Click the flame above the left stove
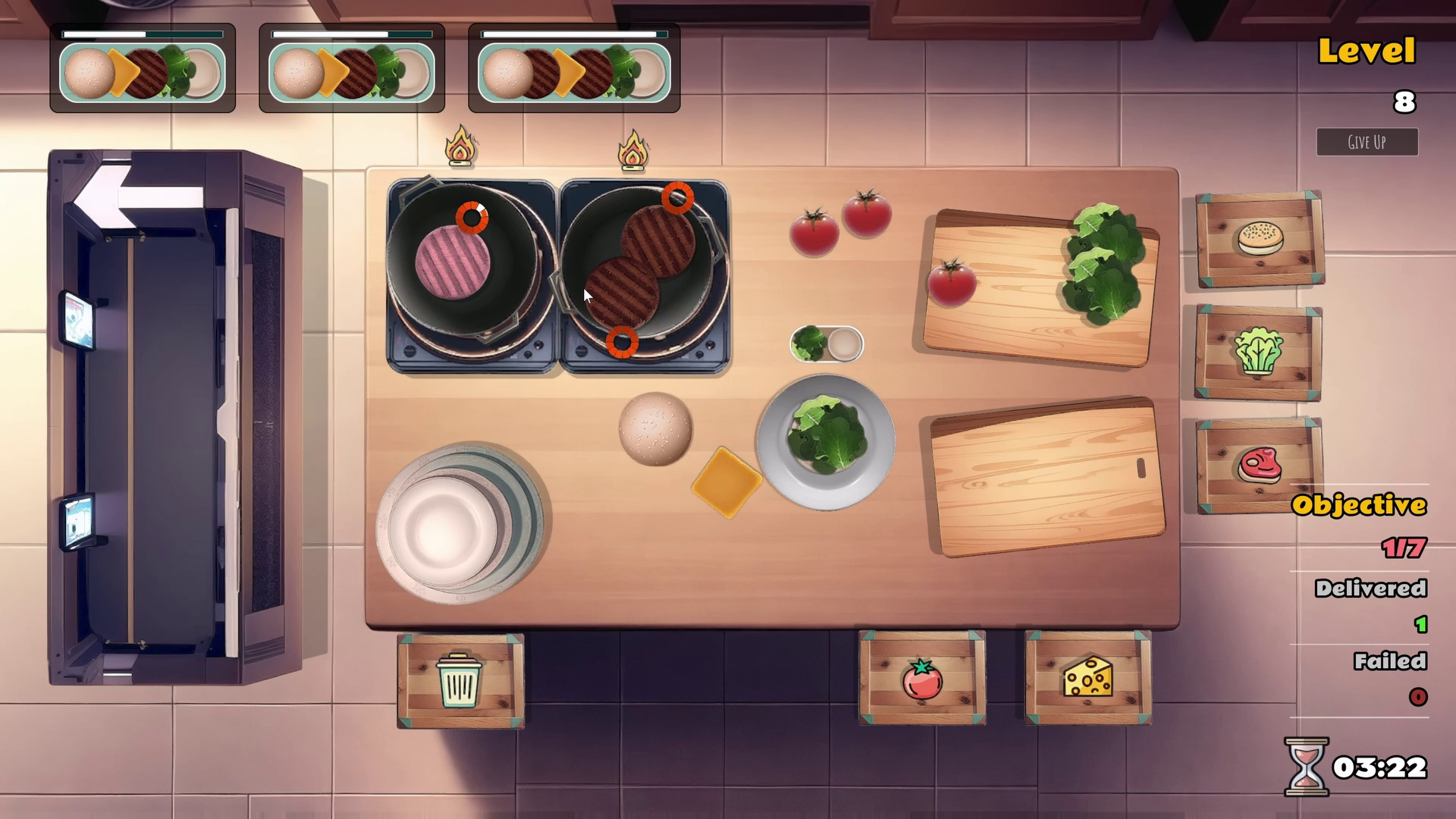Image resolution: width=1456 pixels, height=819 pixels. click(460, 146)
